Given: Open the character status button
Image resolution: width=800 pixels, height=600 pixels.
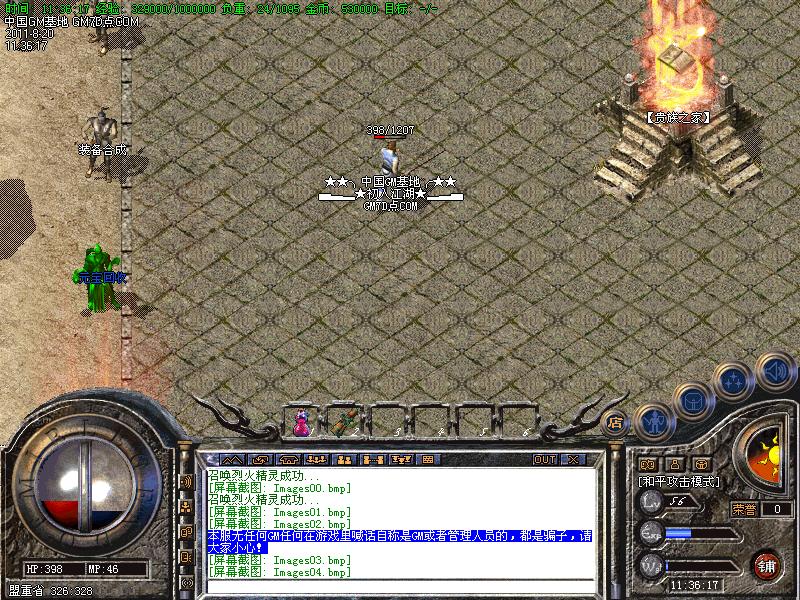Looking at the screenshot, I should [x=654, y=420].
